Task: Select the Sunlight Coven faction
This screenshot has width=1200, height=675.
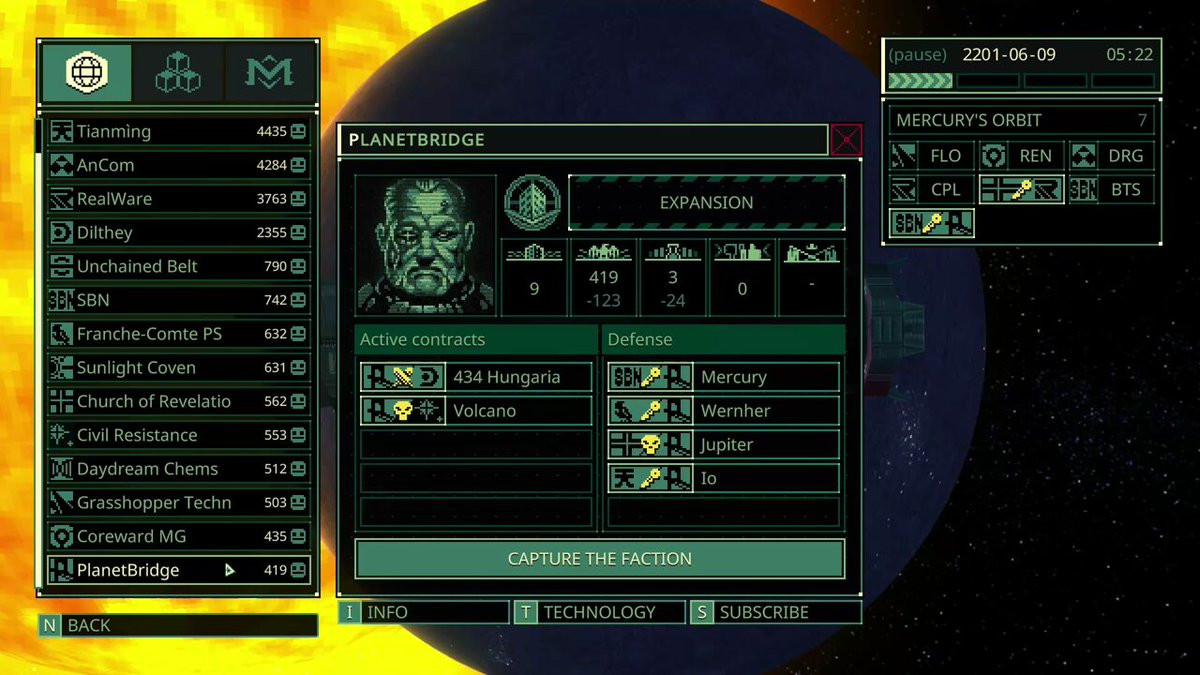Action: pyautogui.click(x=178, y=368)
